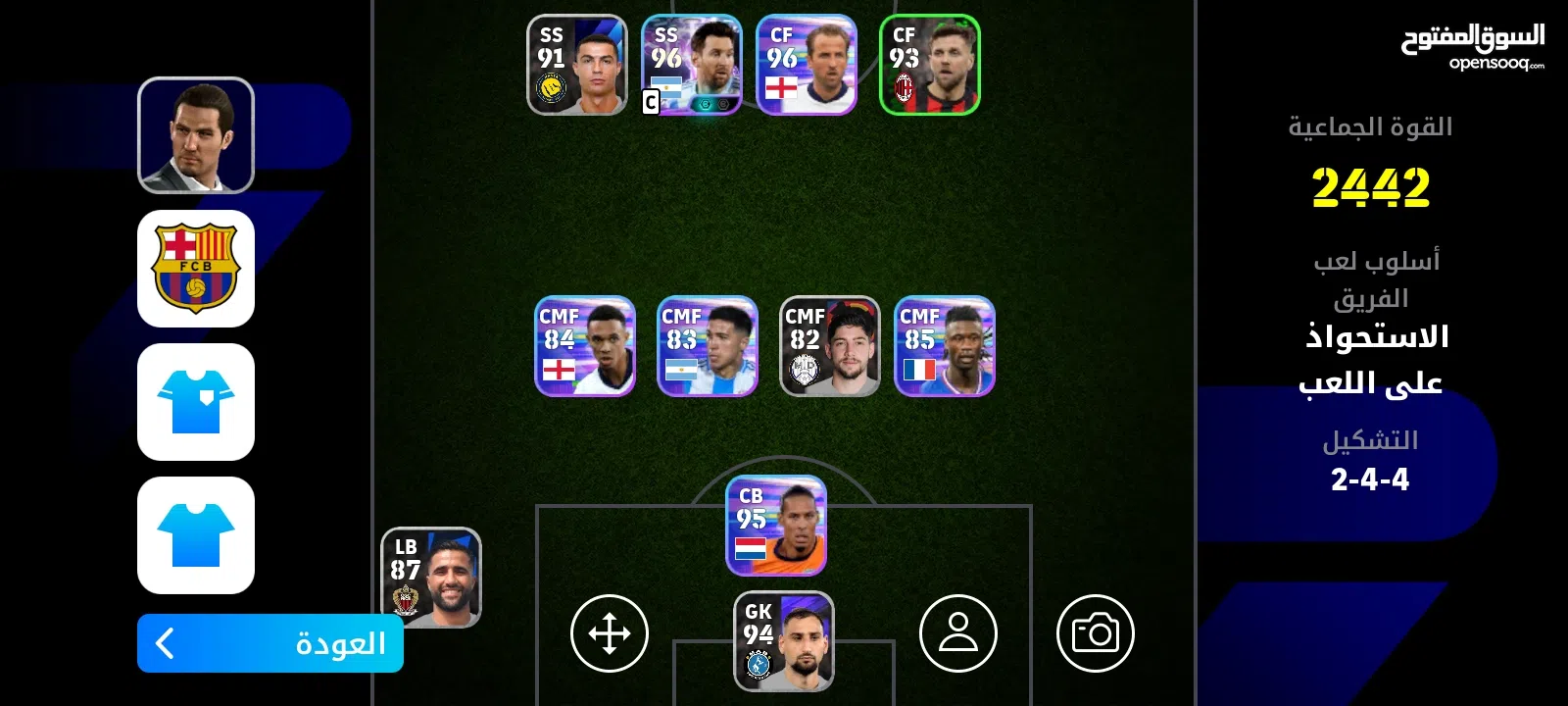Tap the four-arrow move players button

[610, 633]
